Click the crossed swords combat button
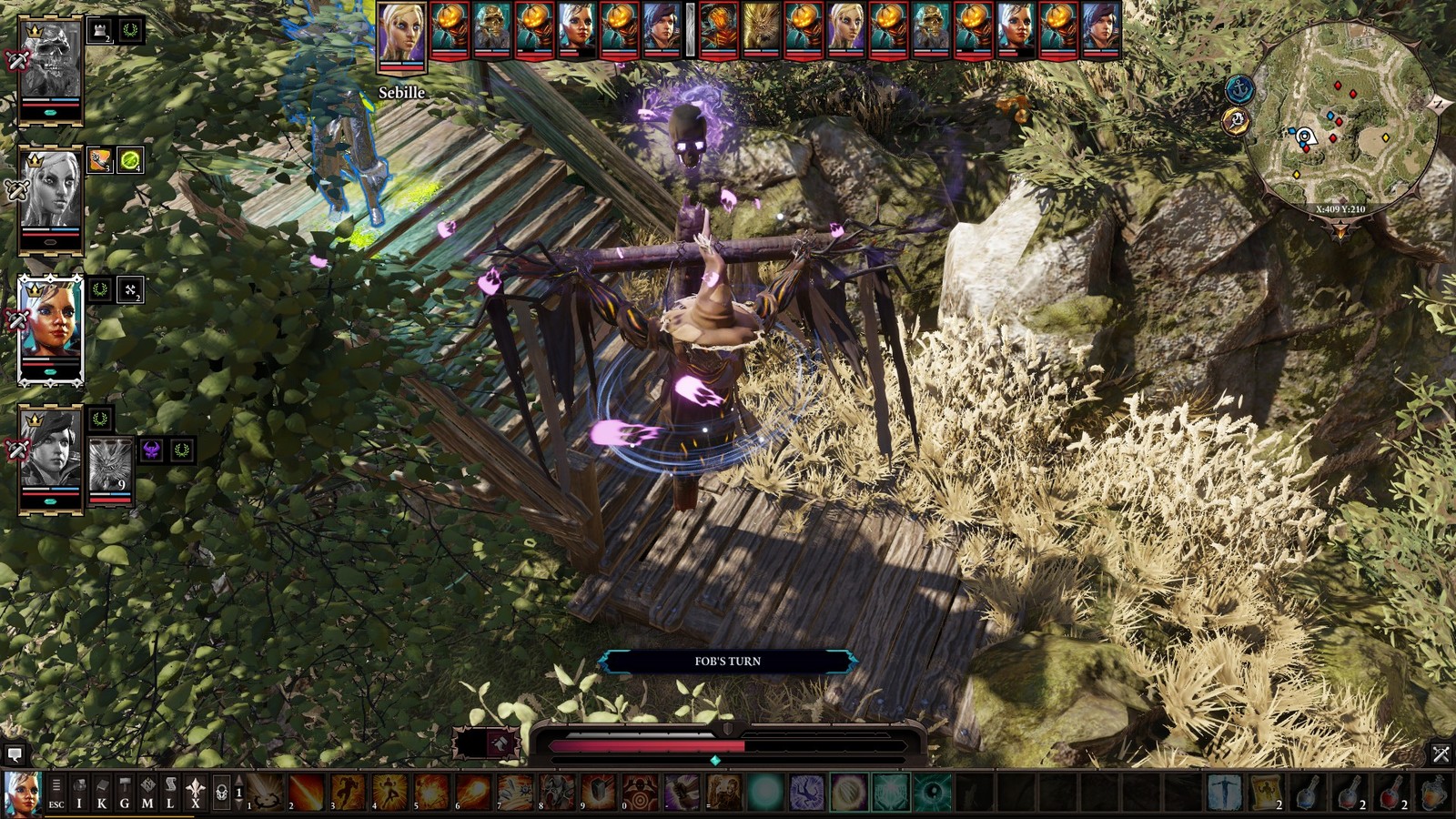The height and width of the screenshot is (819, 1456). coord(1441,753)
